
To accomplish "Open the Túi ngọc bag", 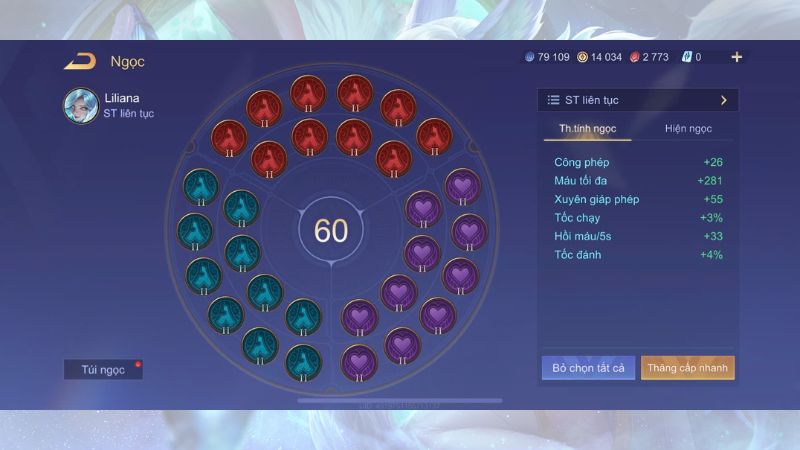I will click(103, 369).
